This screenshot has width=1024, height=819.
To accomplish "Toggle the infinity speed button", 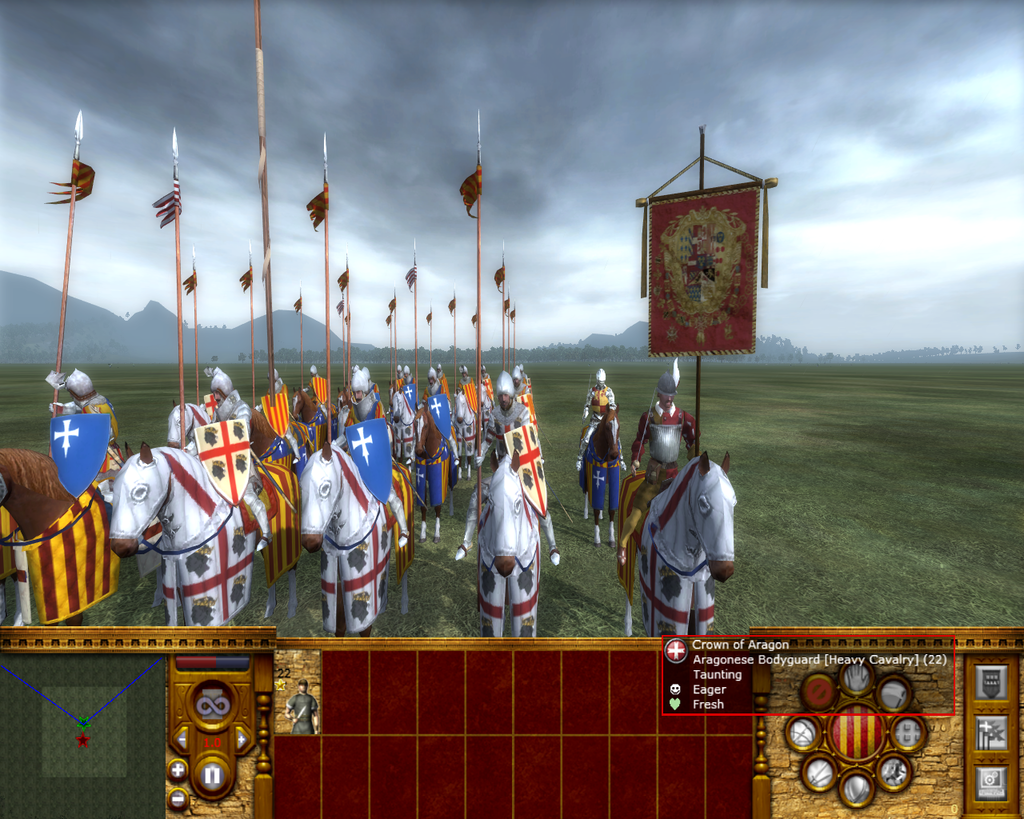I will (x=211, y=705).
